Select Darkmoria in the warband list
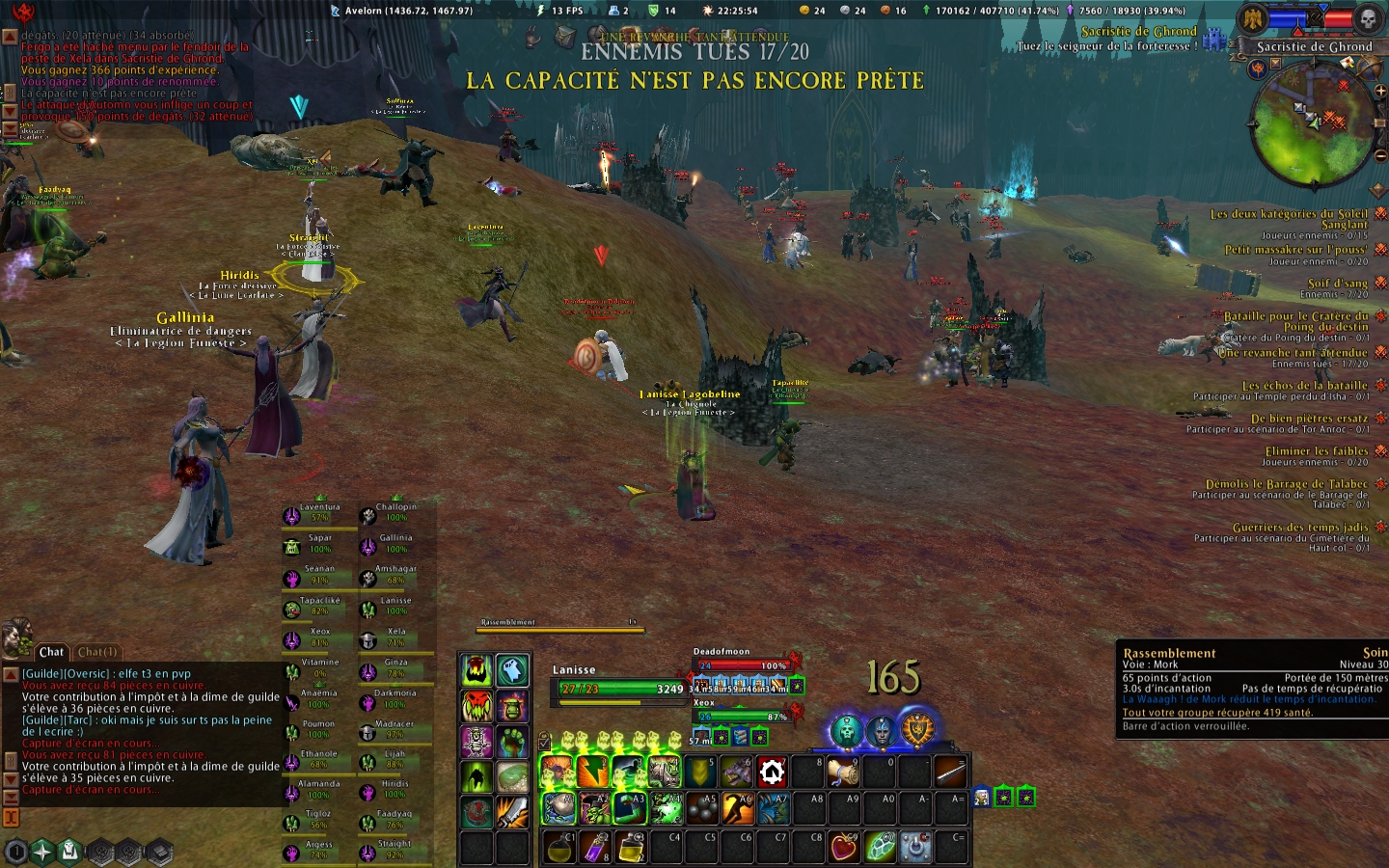The height and width of the screenshot is (868, 1389). coord(394,699)
